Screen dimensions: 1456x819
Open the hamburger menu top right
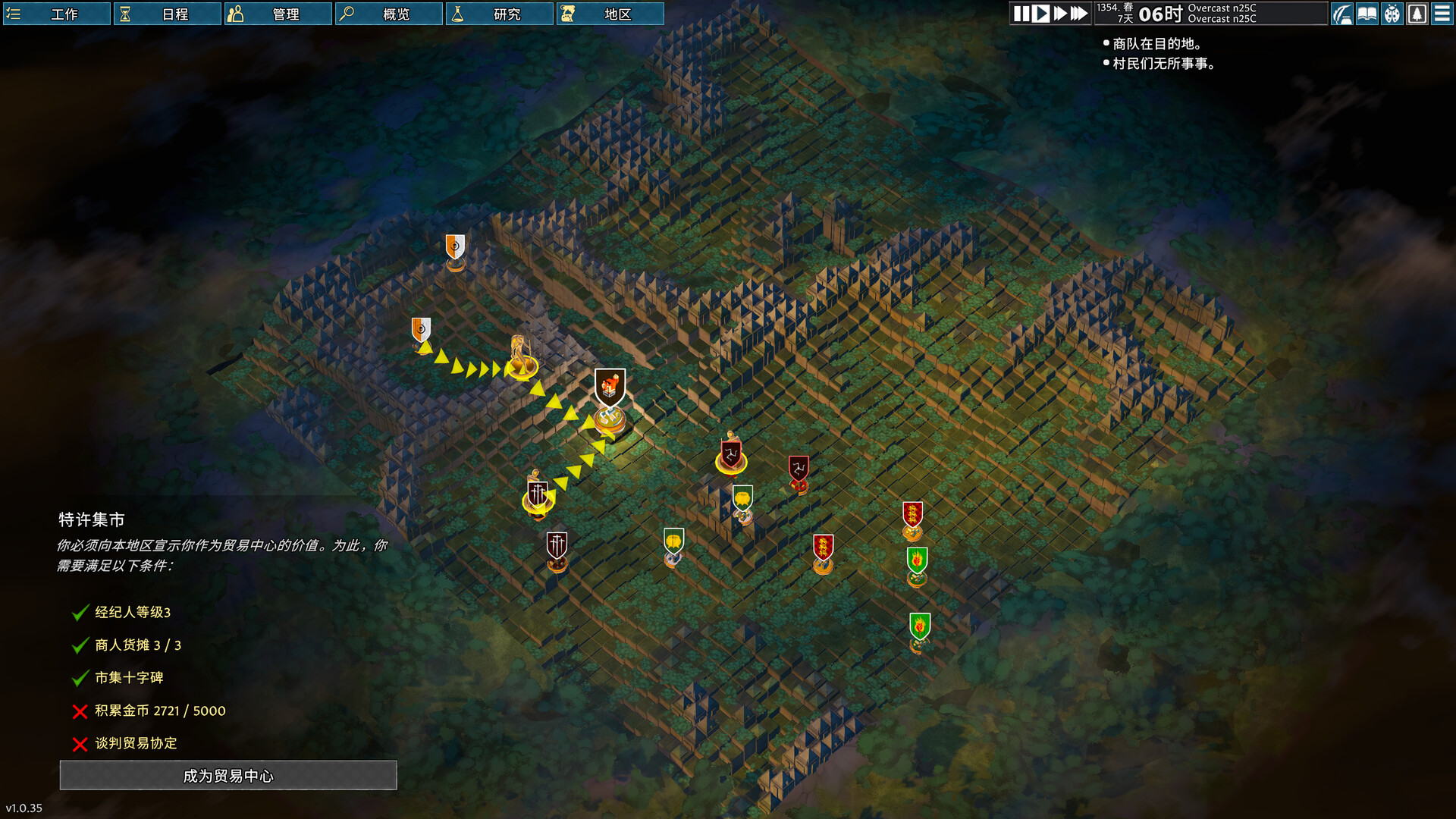[1442, 14]
